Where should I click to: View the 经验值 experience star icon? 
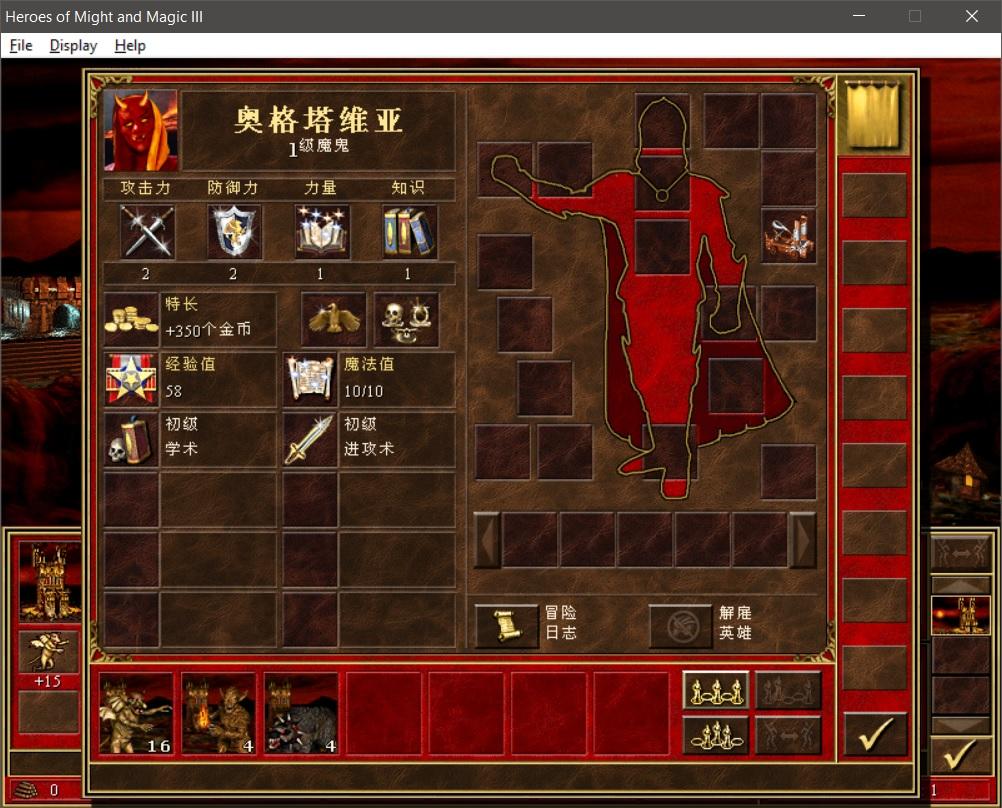[131, 379]
